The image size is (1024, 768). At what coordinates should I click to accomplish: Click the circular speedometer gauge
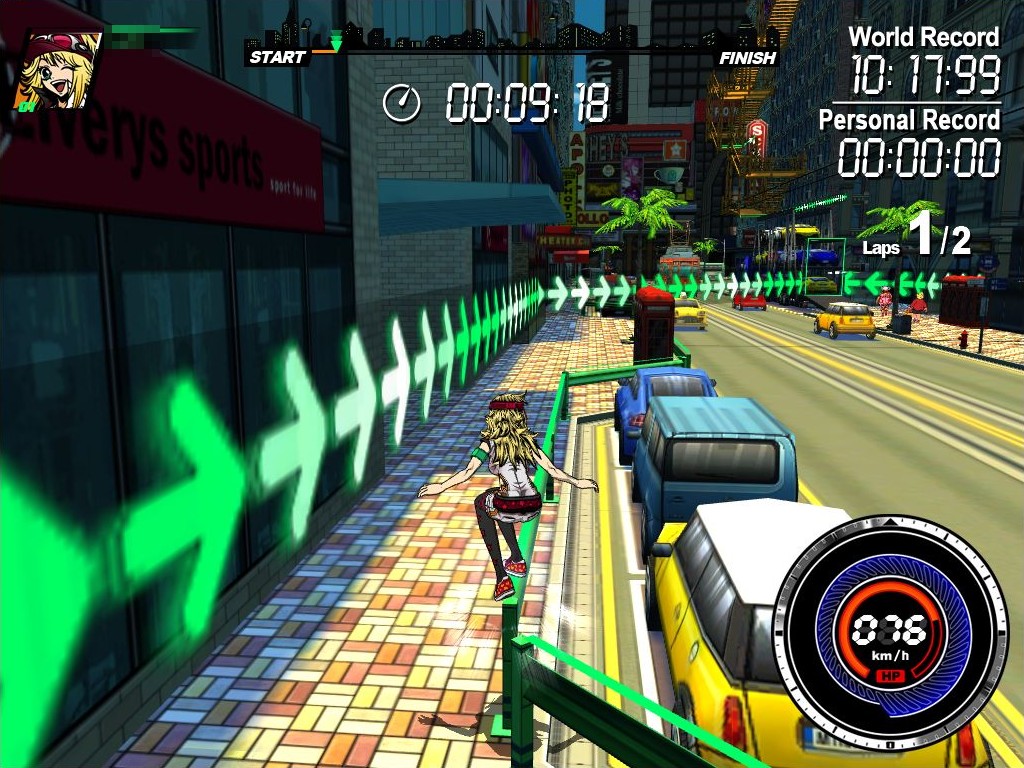(x=889, y=632)
